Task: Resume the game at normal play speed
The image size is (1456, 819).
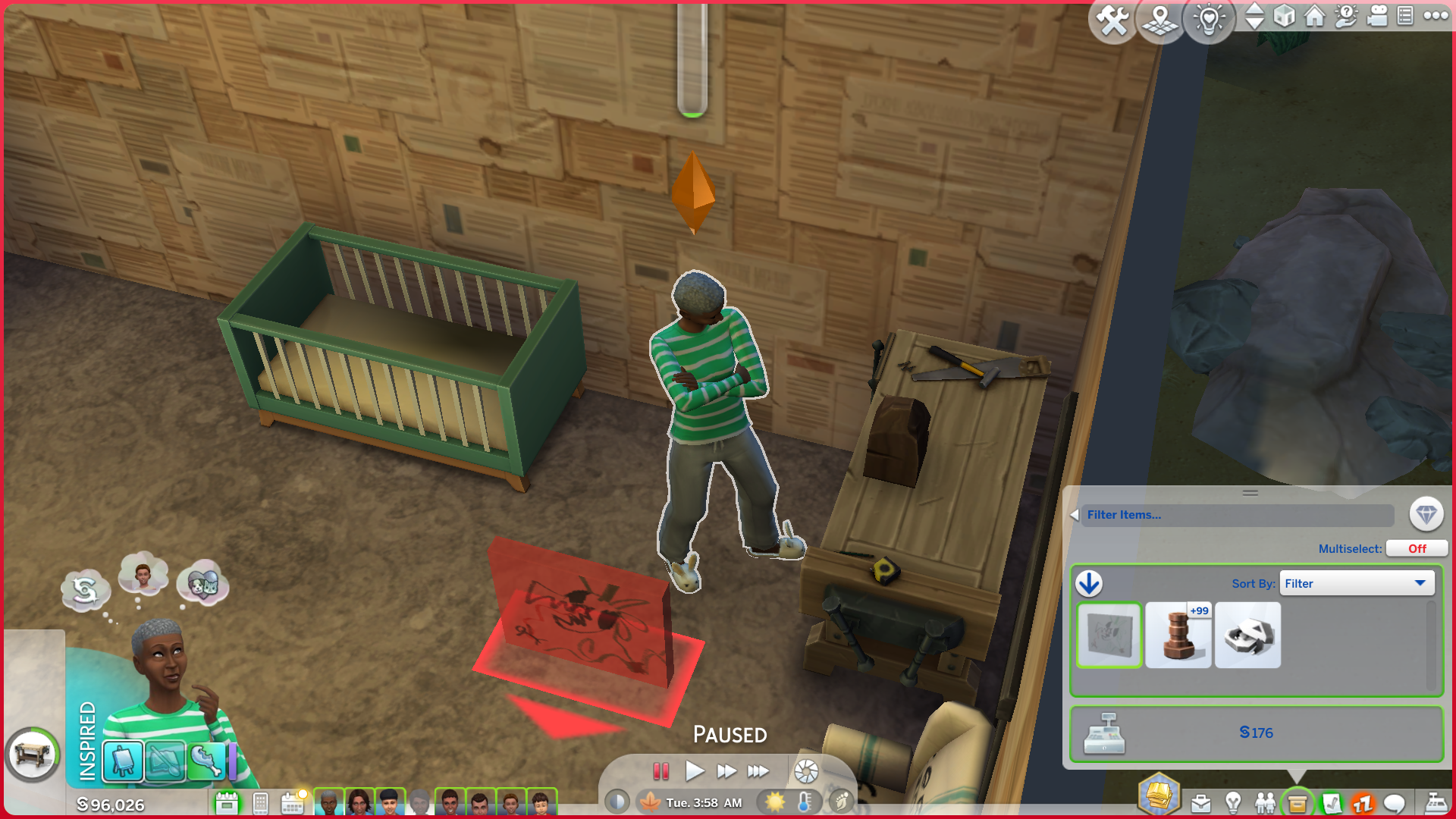Action: (694, 771)
